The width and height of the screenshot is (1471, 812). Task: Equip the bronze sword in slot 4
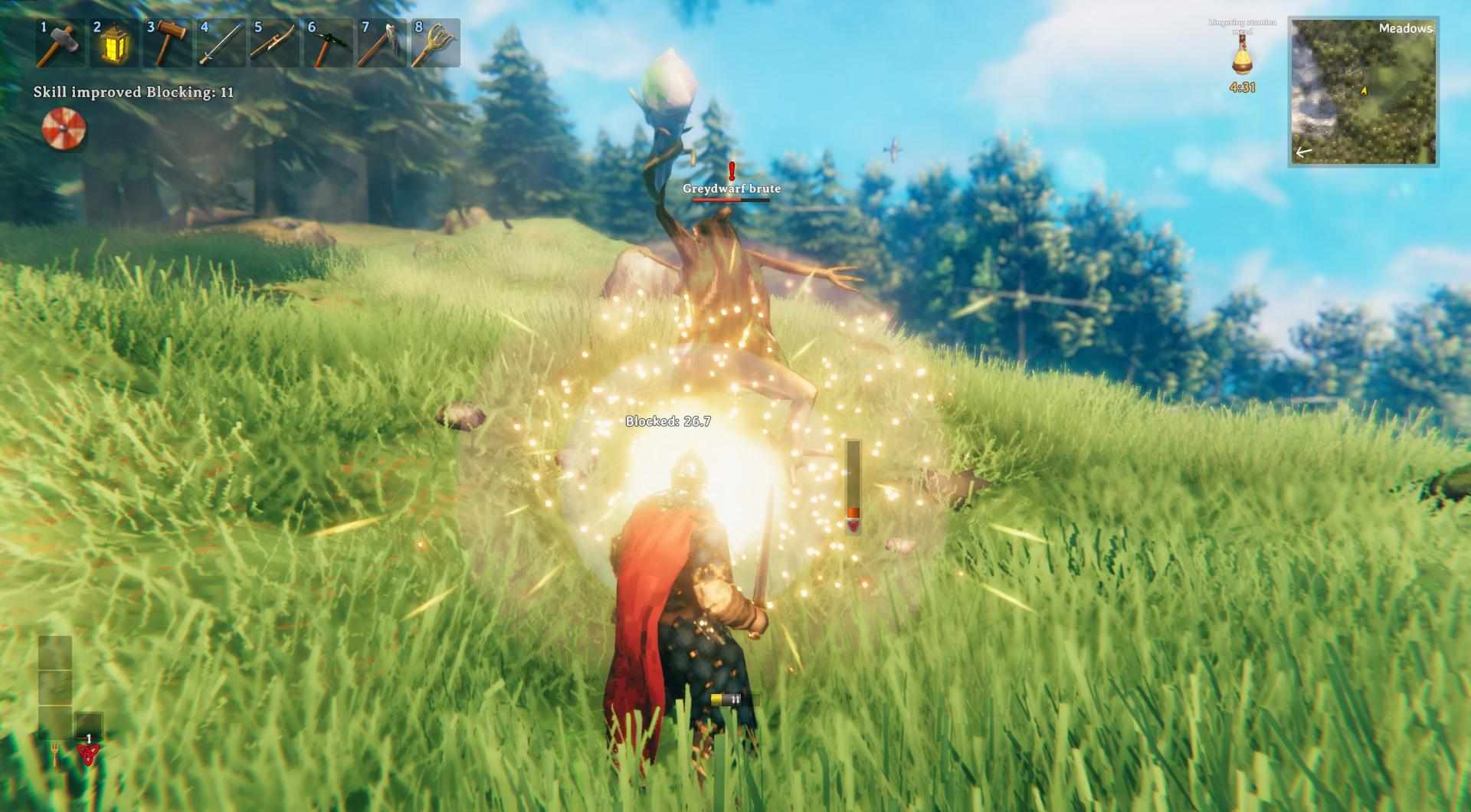click(221, 44)
